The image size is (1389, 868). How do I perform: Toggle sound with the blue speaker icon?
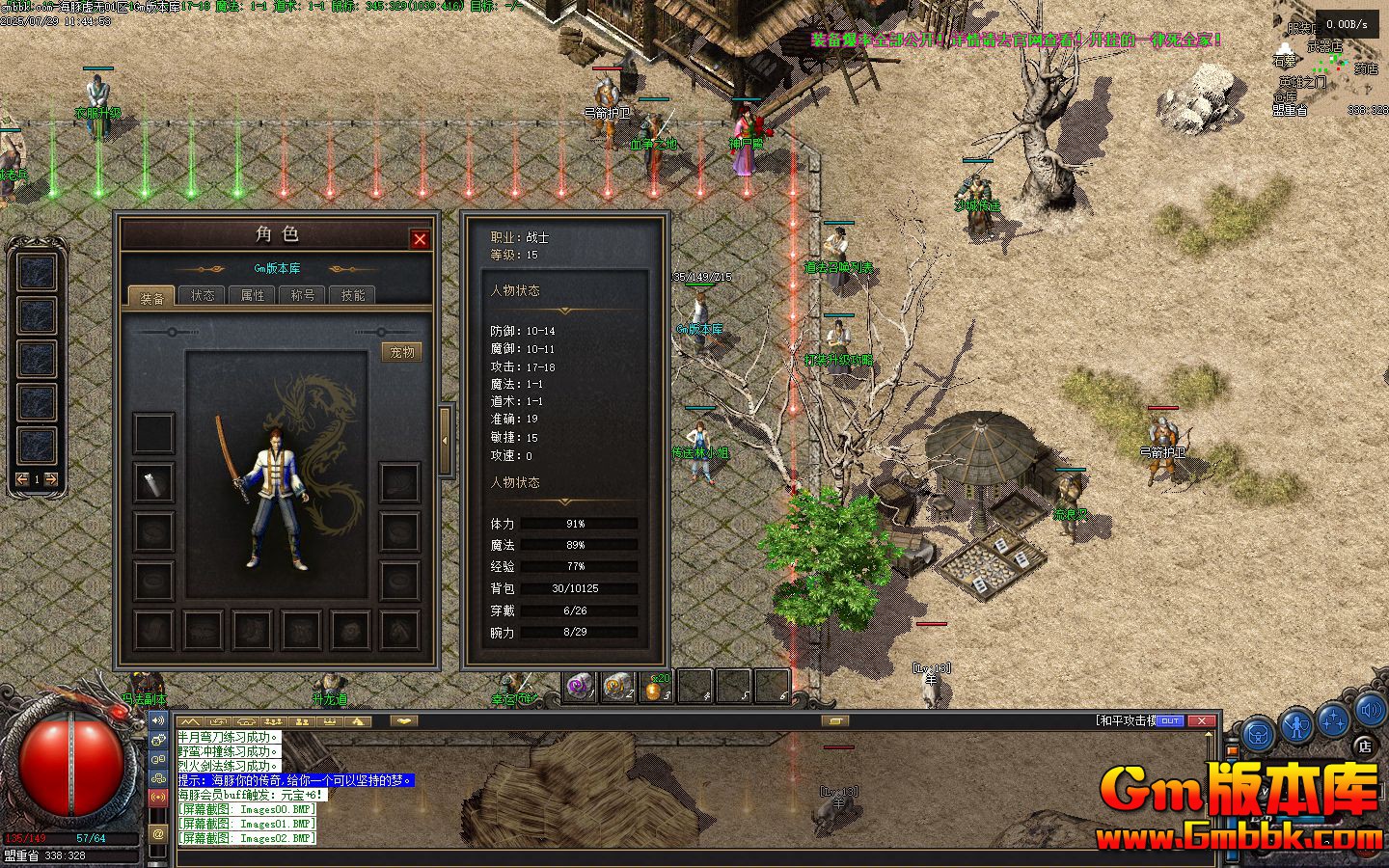1371,712
